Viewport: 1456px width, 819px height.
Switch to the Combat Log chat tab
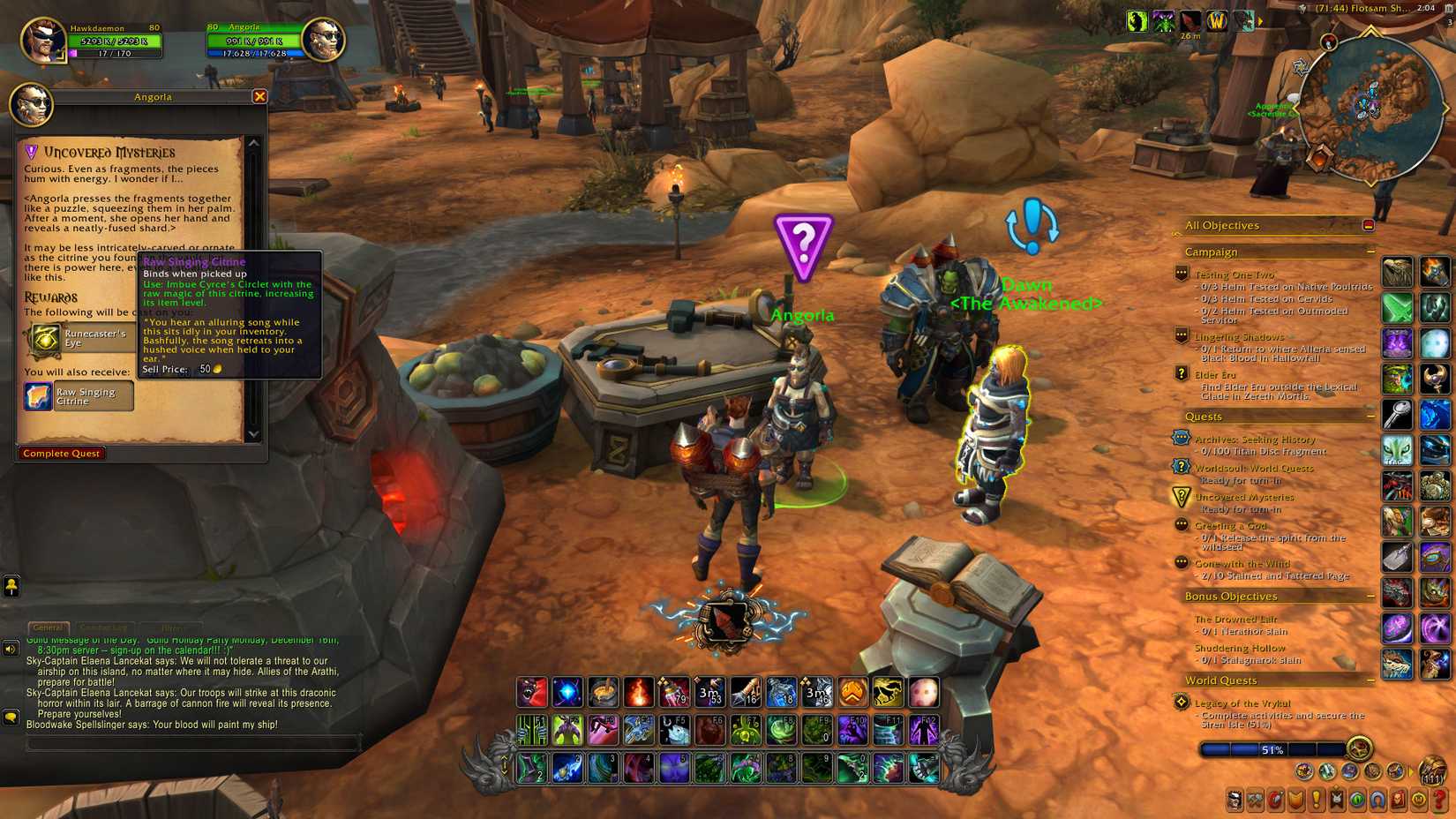[104, 627]
